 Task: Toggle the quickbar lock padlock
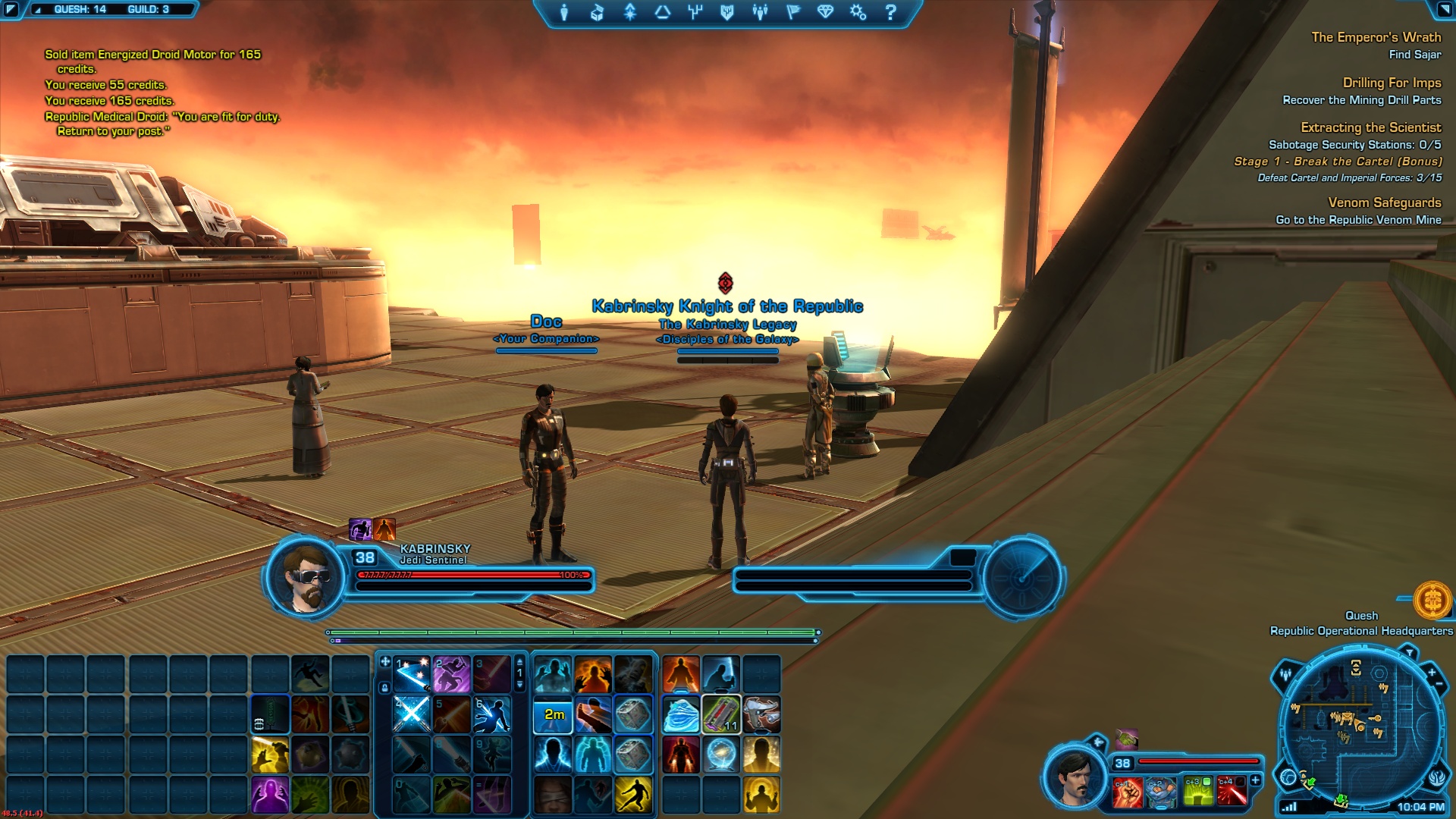point(384,688)
